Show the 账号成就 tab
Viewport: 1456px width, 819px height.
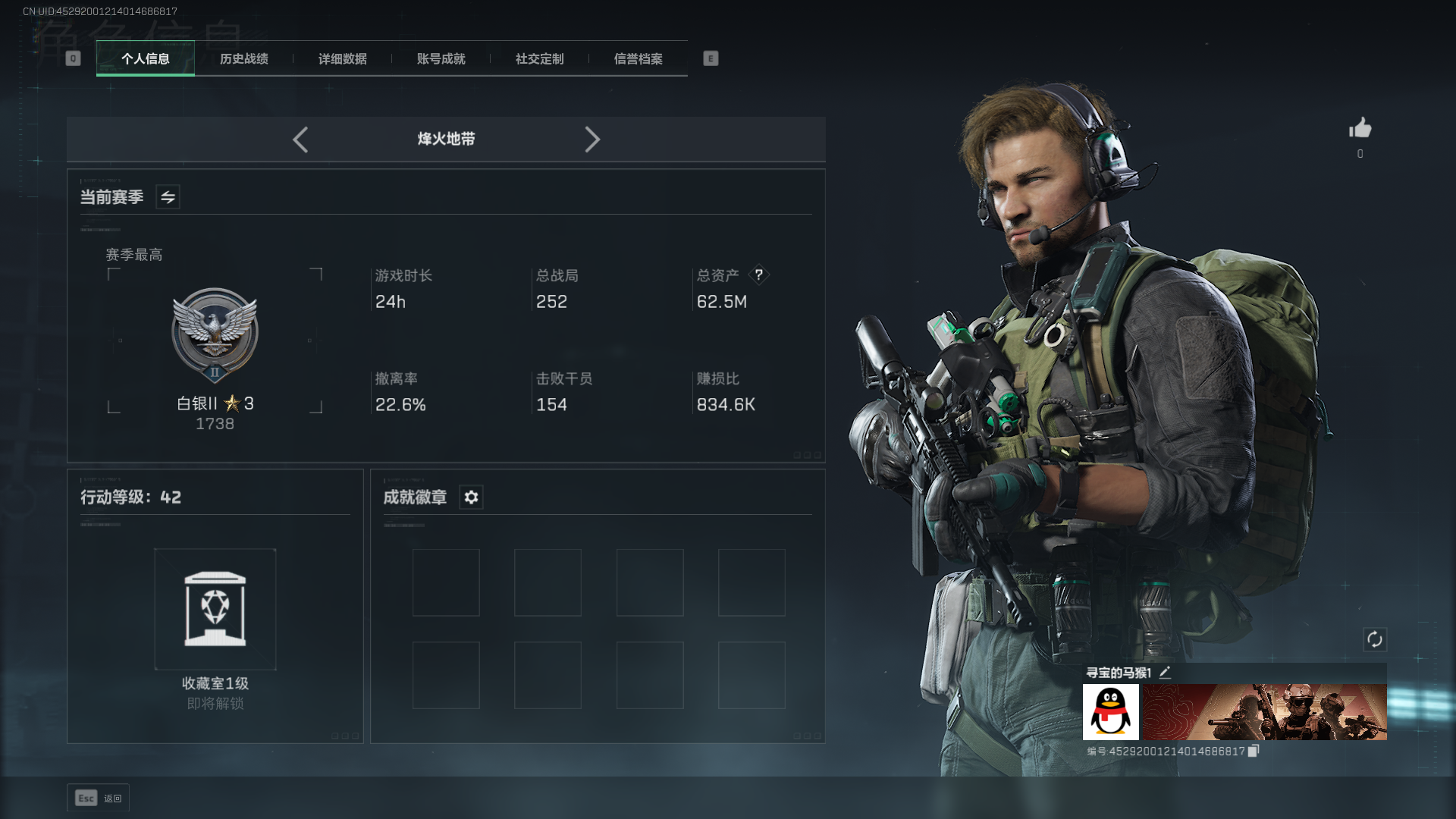(441, 58)
